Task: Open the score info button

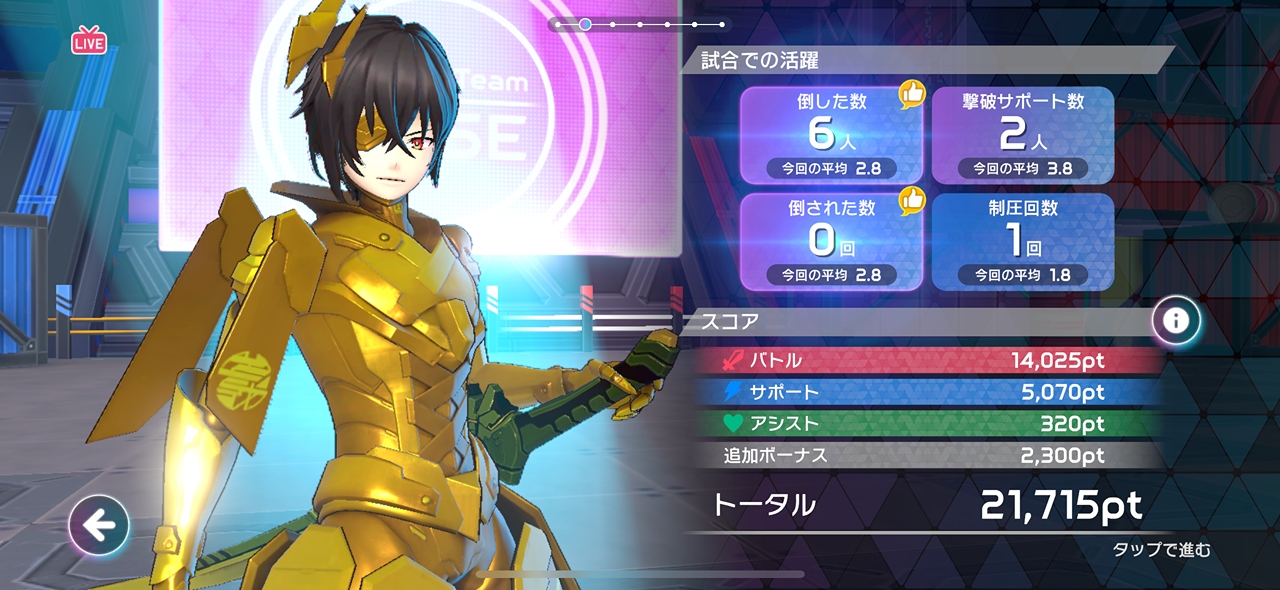Action: point(1176,320)
